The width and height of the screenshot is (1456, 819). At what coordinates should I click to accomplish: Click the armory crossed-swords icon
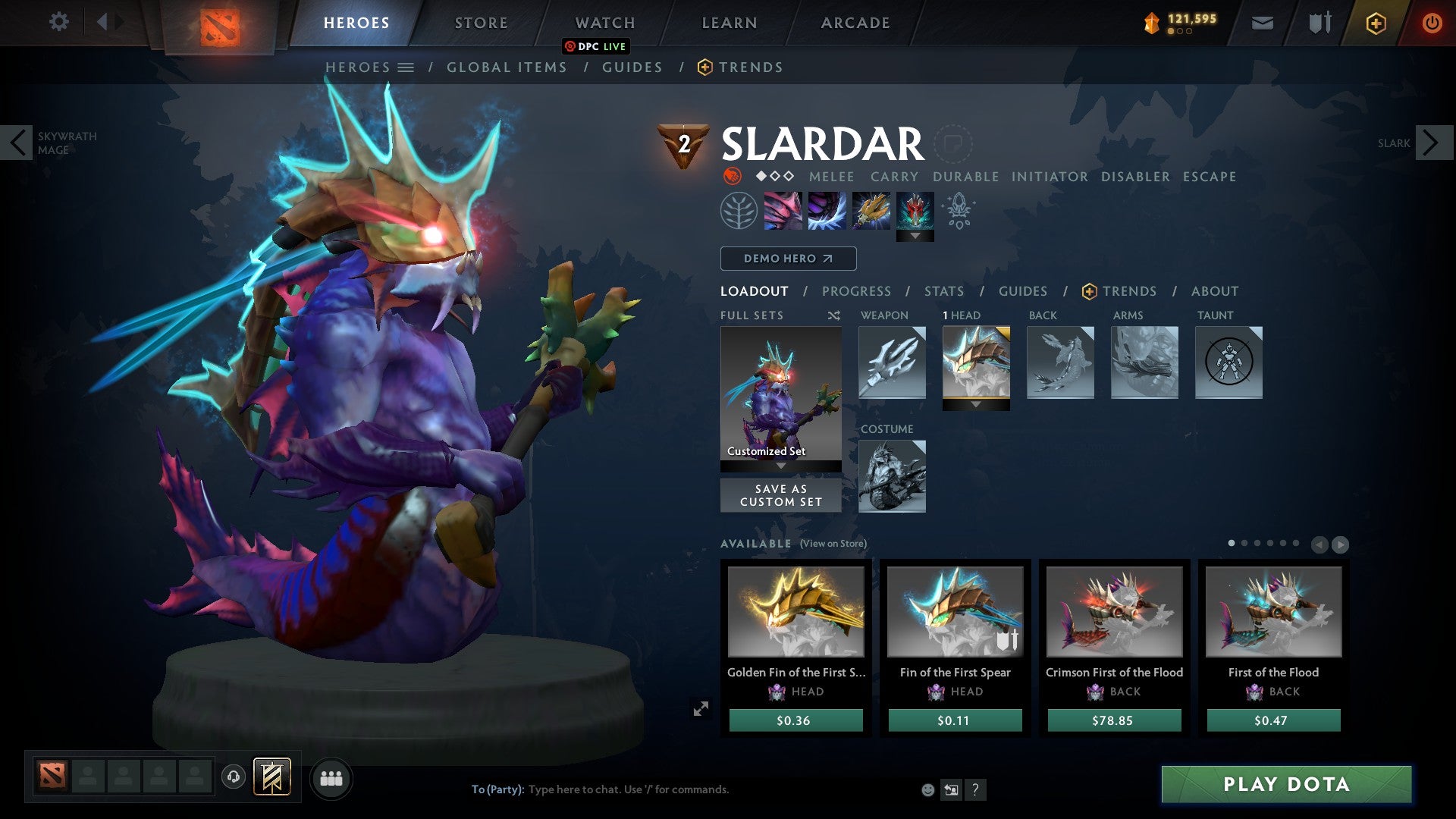[x=1318, y=22]
